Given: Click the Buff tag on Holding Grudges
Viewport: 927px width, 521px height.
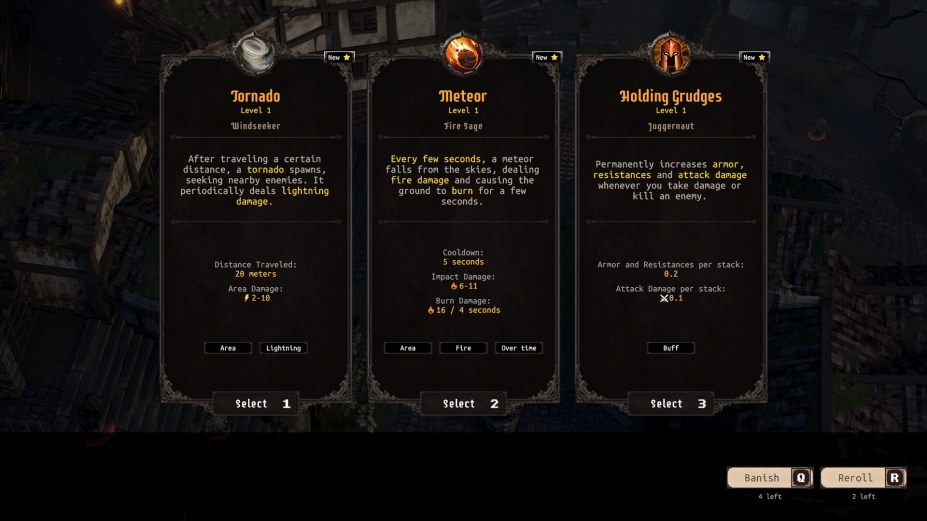Looking at the screenshot, I should (x=670, y=348).
